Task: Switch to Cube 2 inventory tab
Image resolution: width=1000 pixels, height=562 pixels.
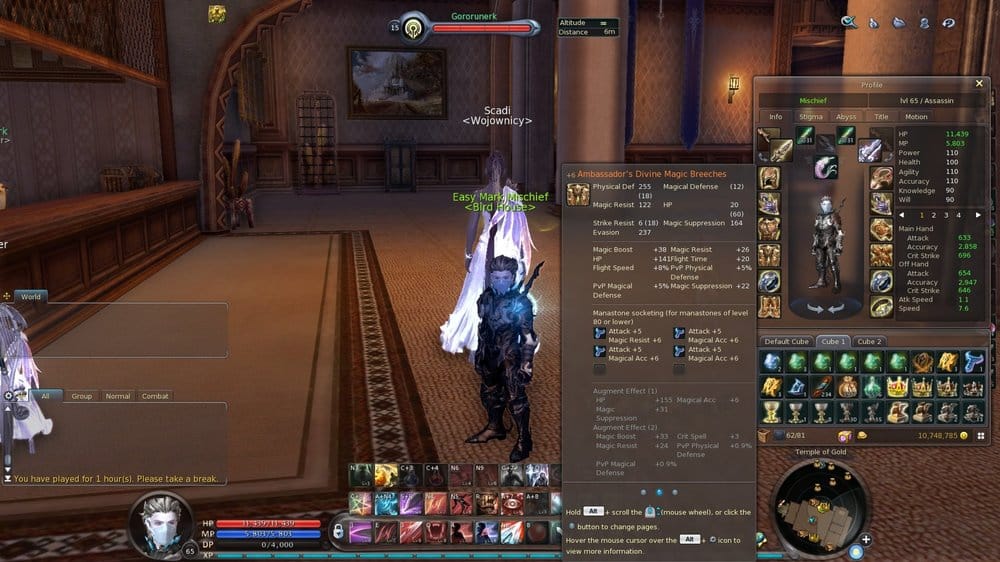Action: click(869, 341)
